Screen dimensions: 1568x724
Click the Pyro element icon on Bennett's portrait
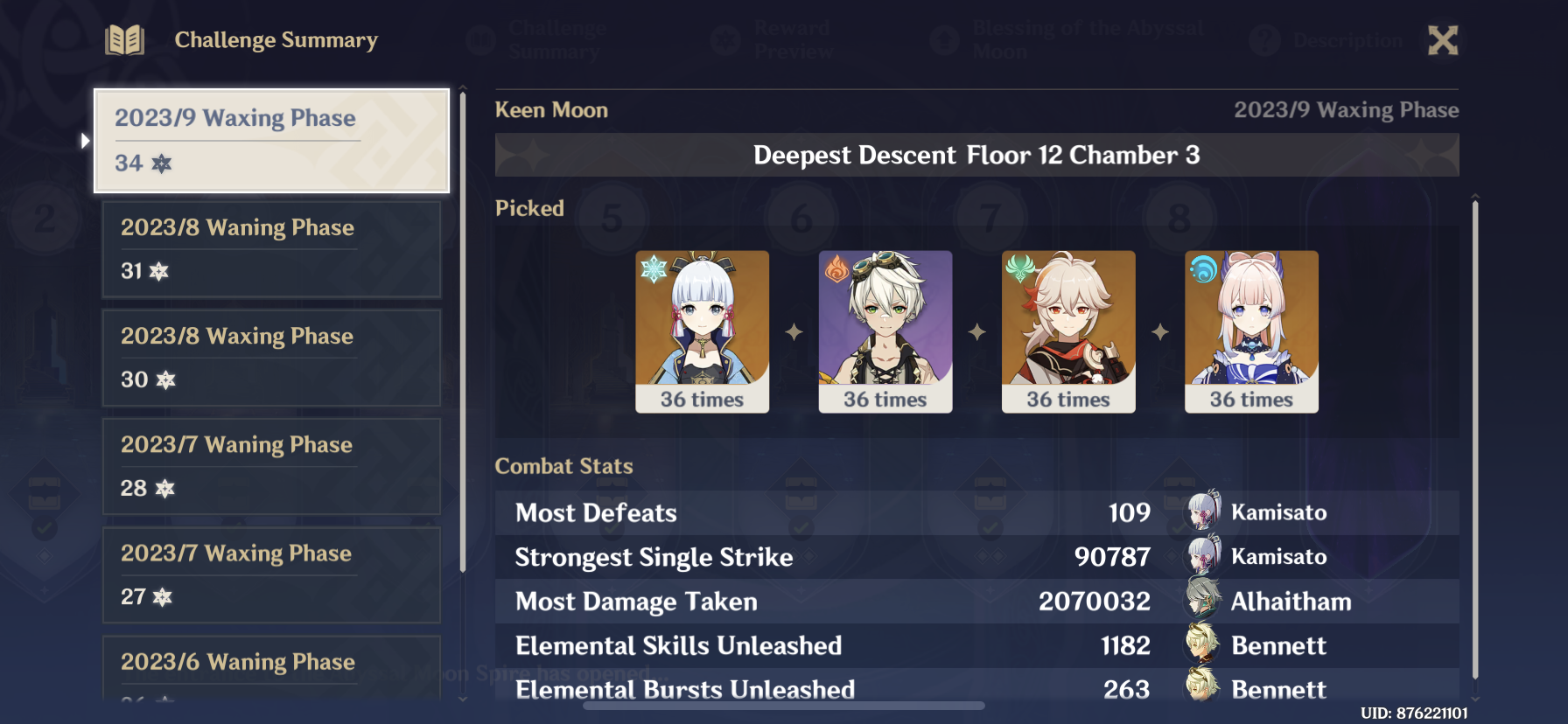(835, 268)
